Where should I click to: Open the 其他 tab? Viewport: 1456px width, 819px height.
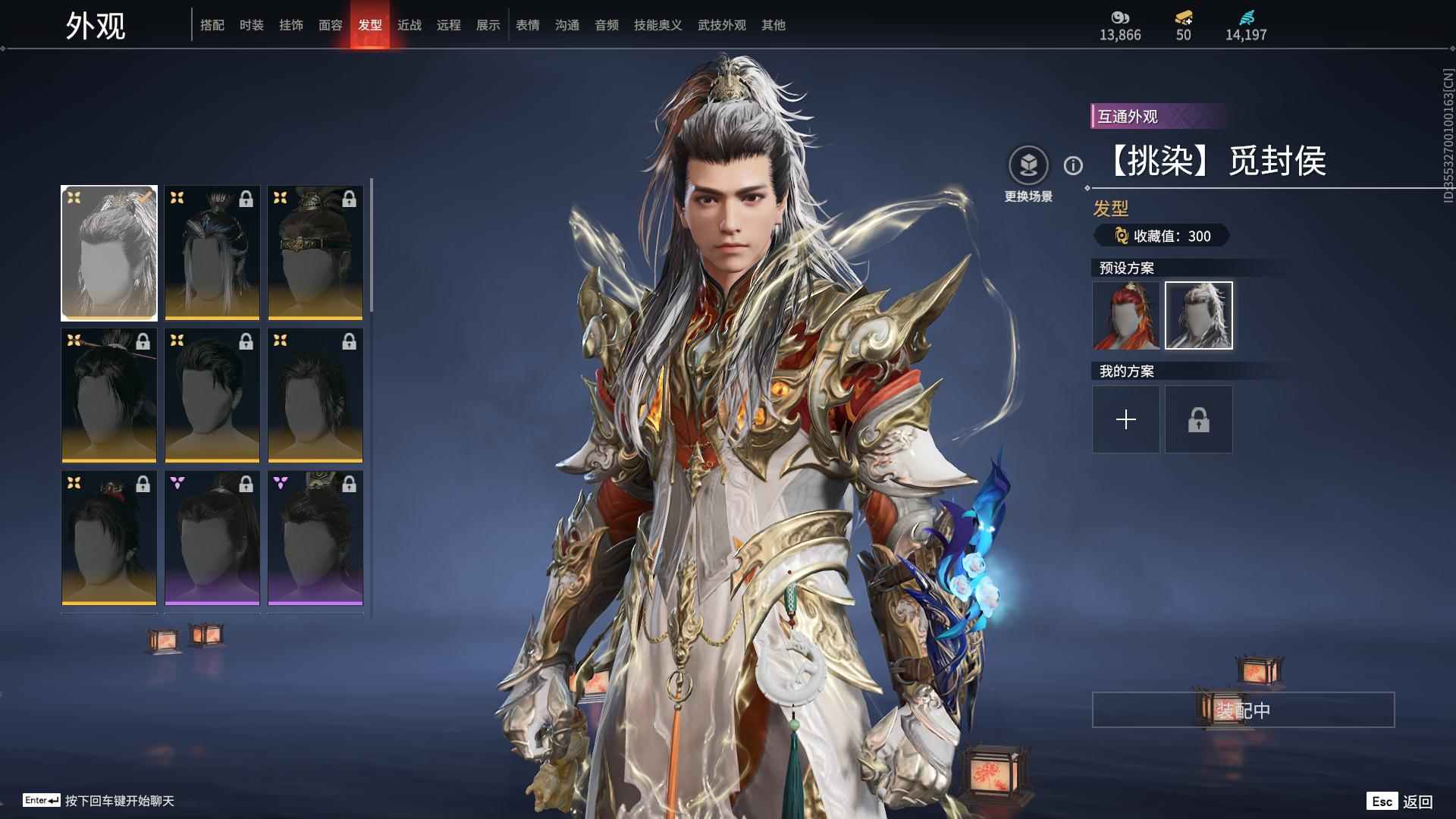[x=773, y=25]
